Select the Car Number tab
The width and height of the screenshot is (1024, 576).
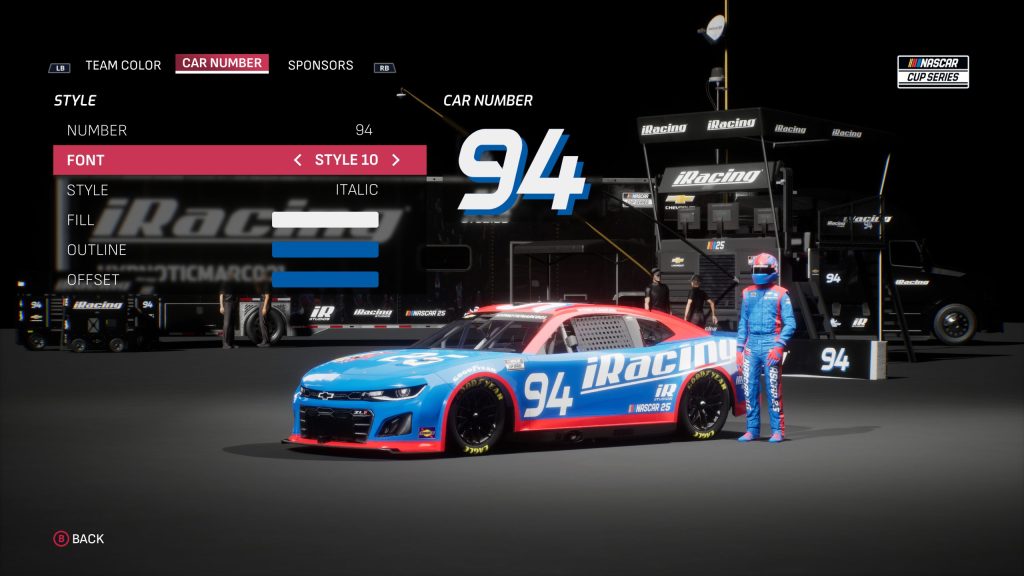tap(222, 63)
